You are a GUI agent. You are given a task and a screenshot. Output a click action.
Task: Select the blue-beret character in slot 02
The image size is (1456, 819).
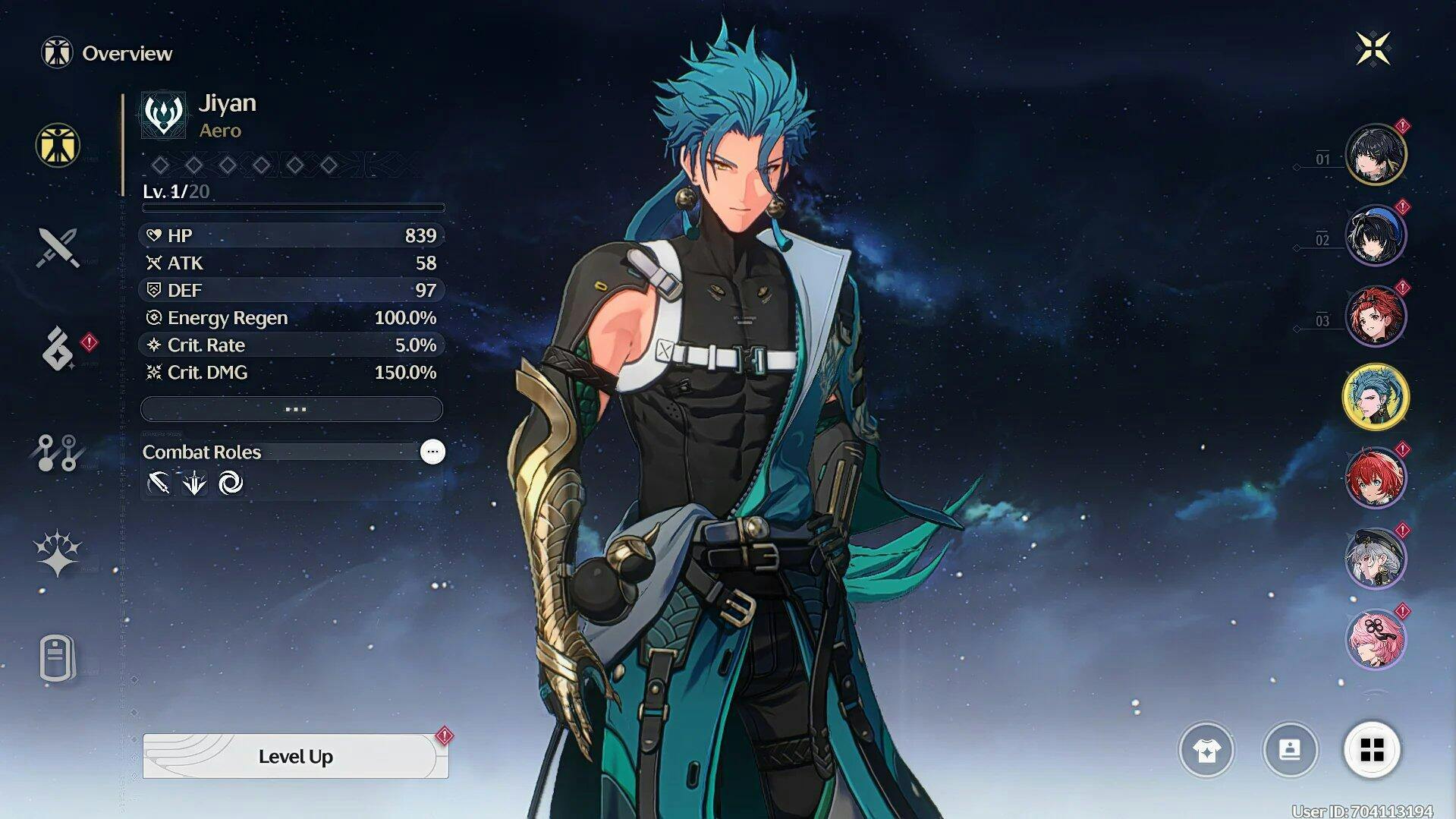[1375, 235]
